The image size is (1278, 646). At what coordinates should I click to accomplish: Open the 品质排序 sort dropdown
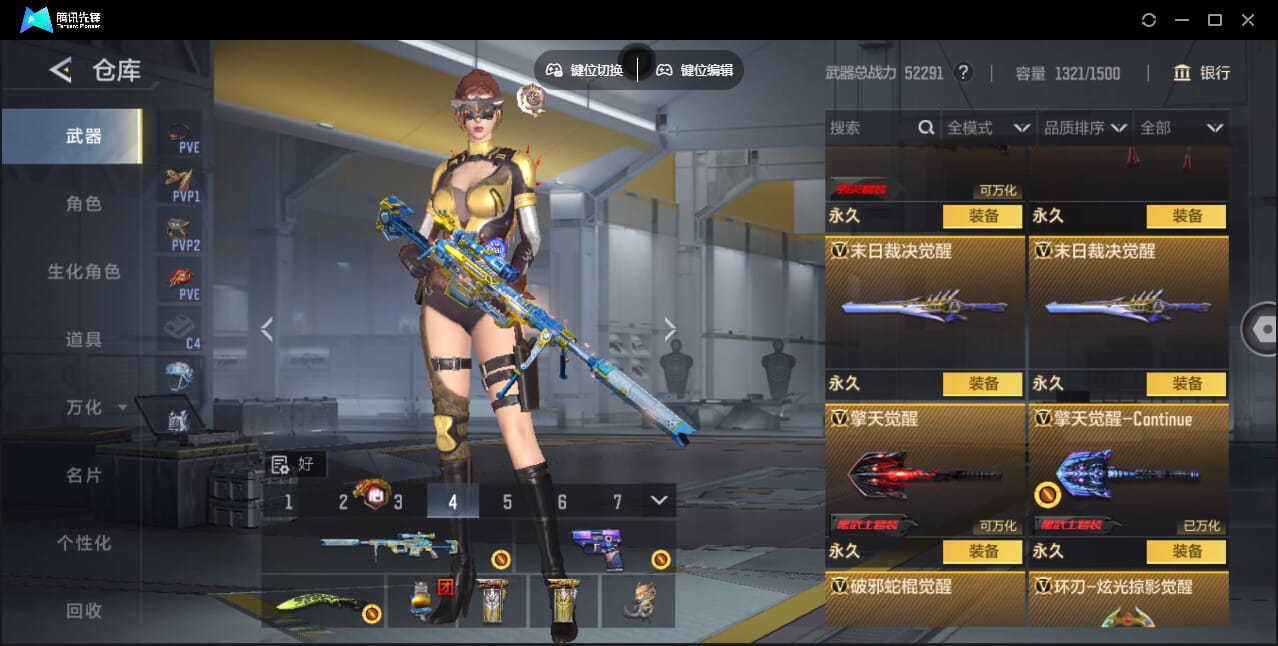1085,128
